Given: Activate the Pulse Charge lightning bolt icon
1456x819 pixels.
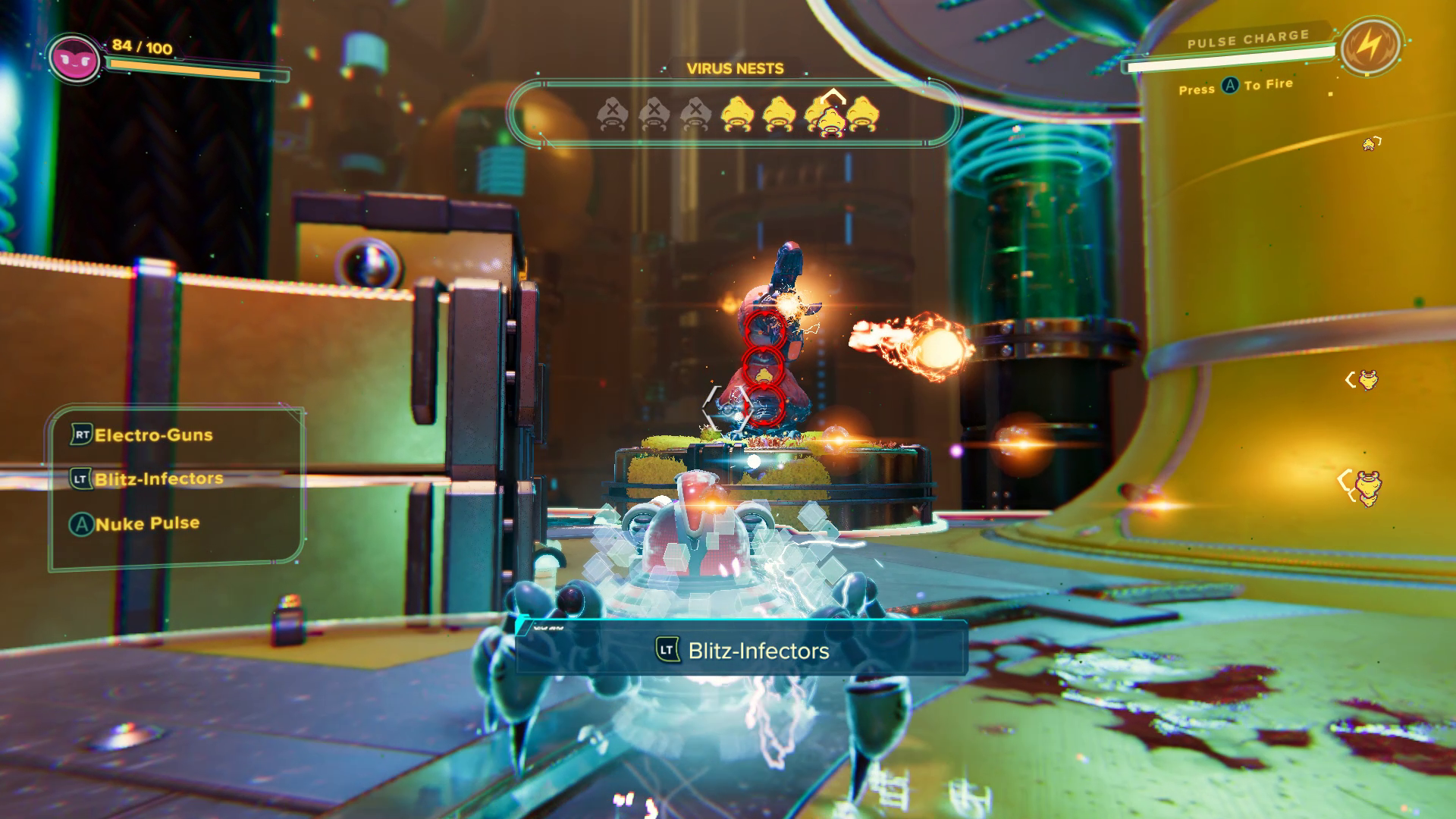Looking at the screenshot, I should [1369, 46].
